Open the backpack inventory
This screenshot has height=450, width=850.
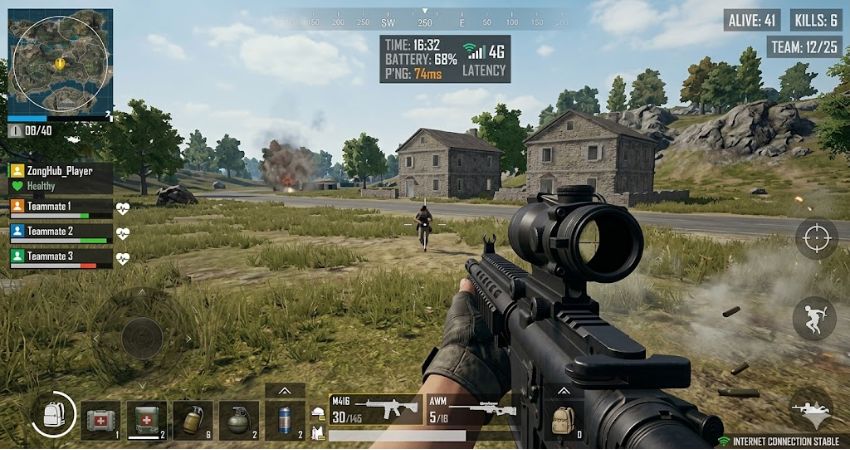52,414
